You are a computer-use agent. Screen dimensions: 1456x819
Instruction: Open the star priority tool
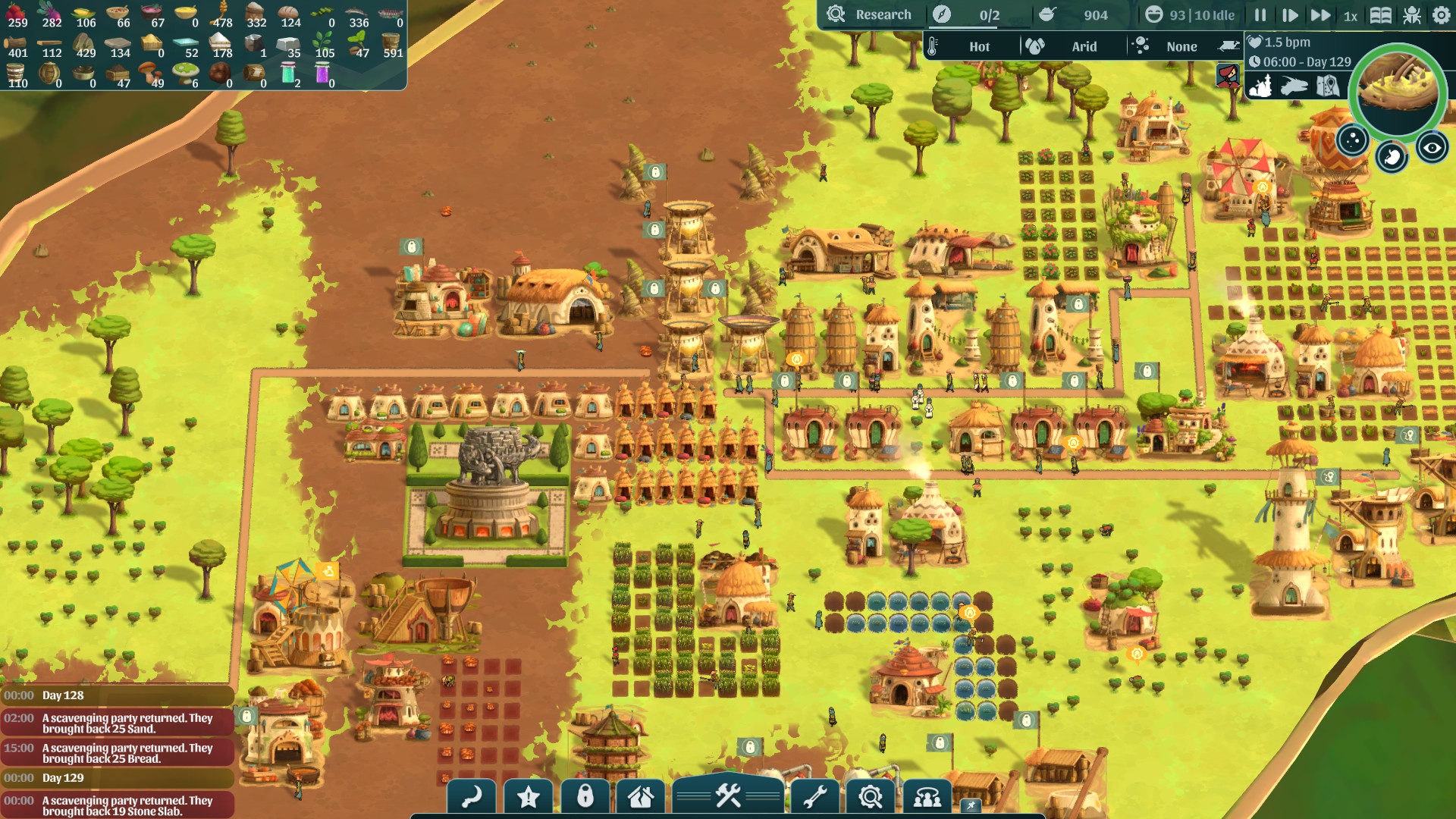tap(529, 797)
